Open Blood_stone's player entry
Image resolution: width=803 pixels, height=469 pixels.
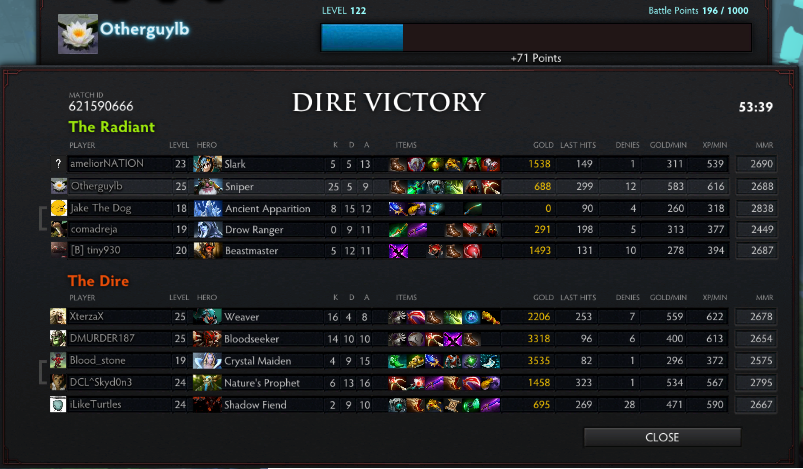tap(98, 360)
